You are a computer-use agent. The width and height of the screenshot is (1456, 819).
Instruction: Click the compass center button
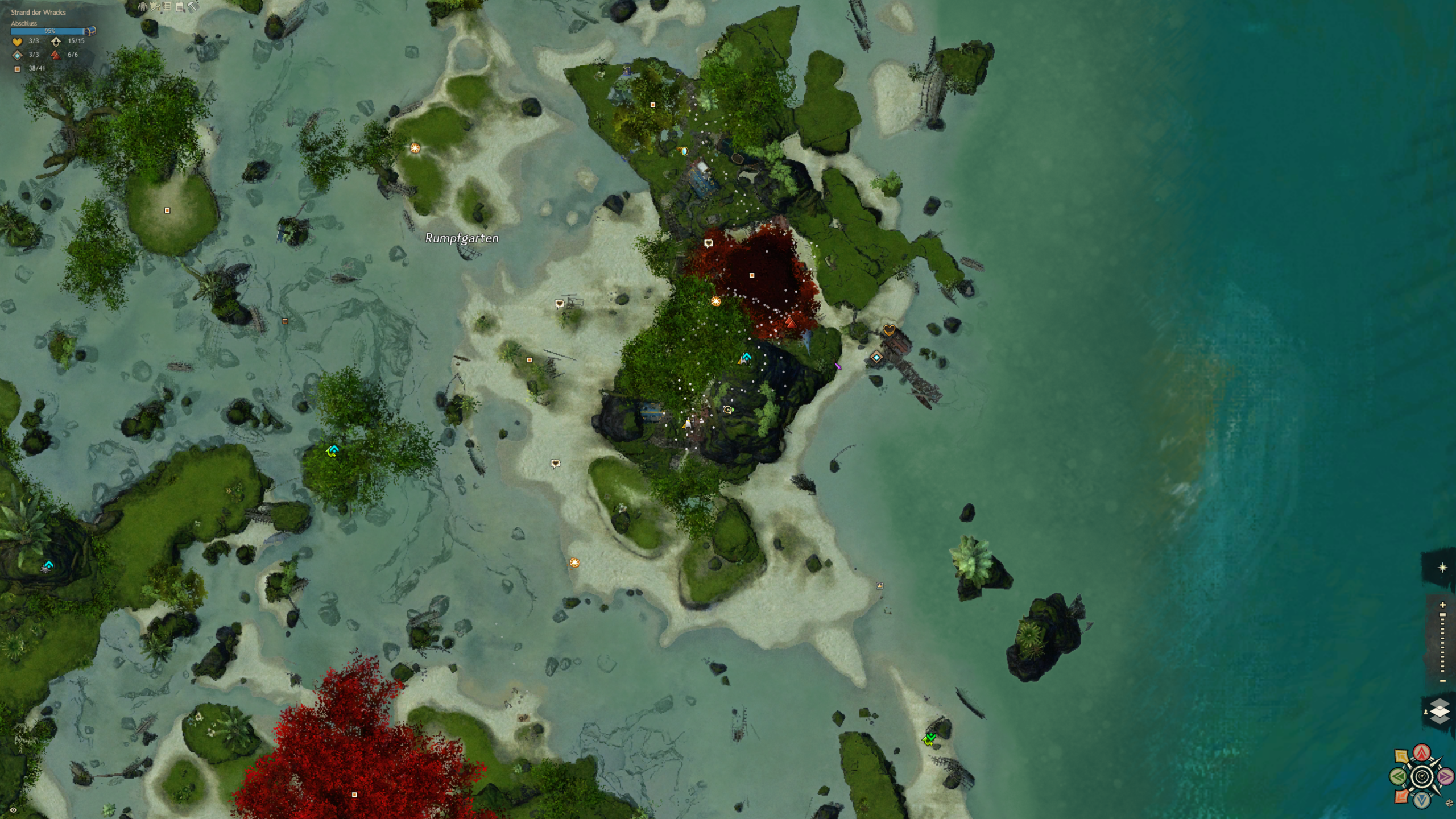[1422, 776]
